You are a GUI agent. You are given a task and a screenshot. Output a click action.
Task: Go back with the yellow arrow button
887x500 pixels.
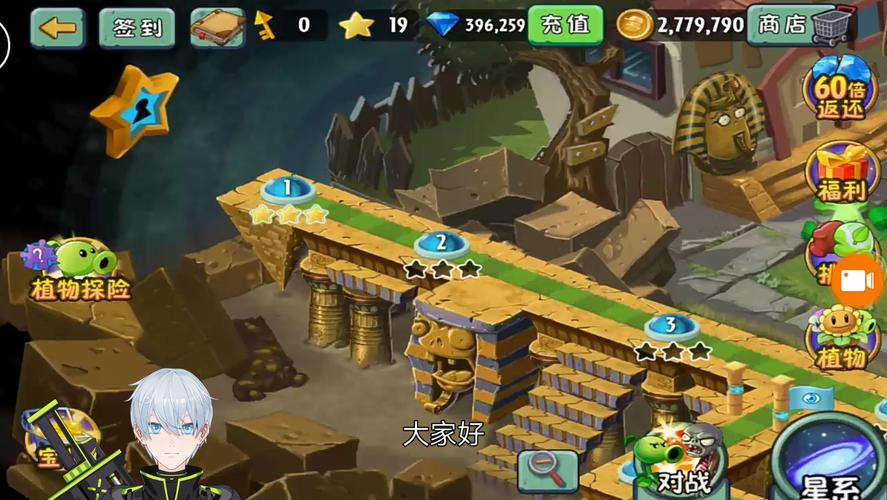pos(57,27)
